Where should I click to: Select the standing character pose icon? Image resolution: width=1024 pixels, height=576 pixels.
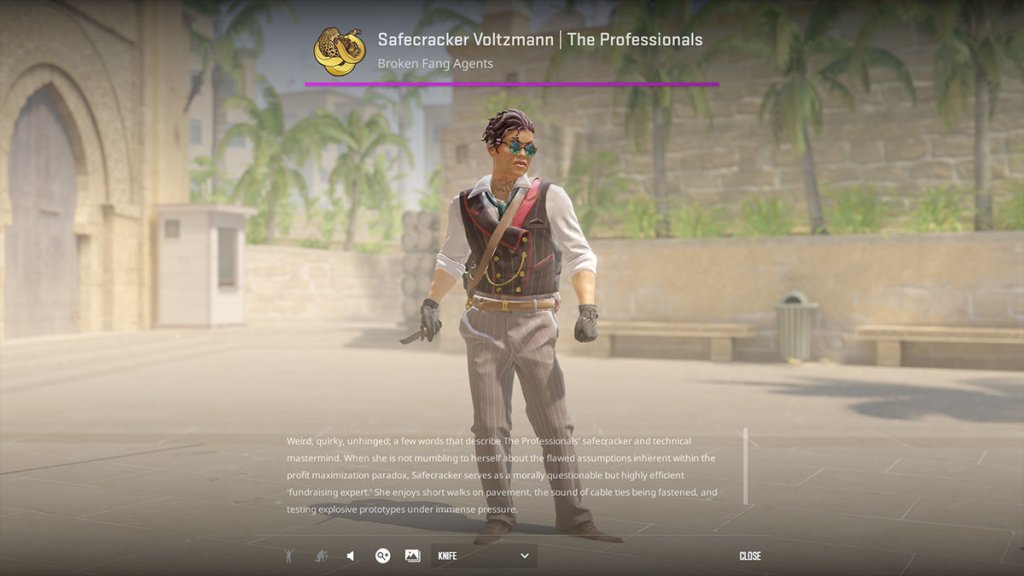click(x=289, y=556)
